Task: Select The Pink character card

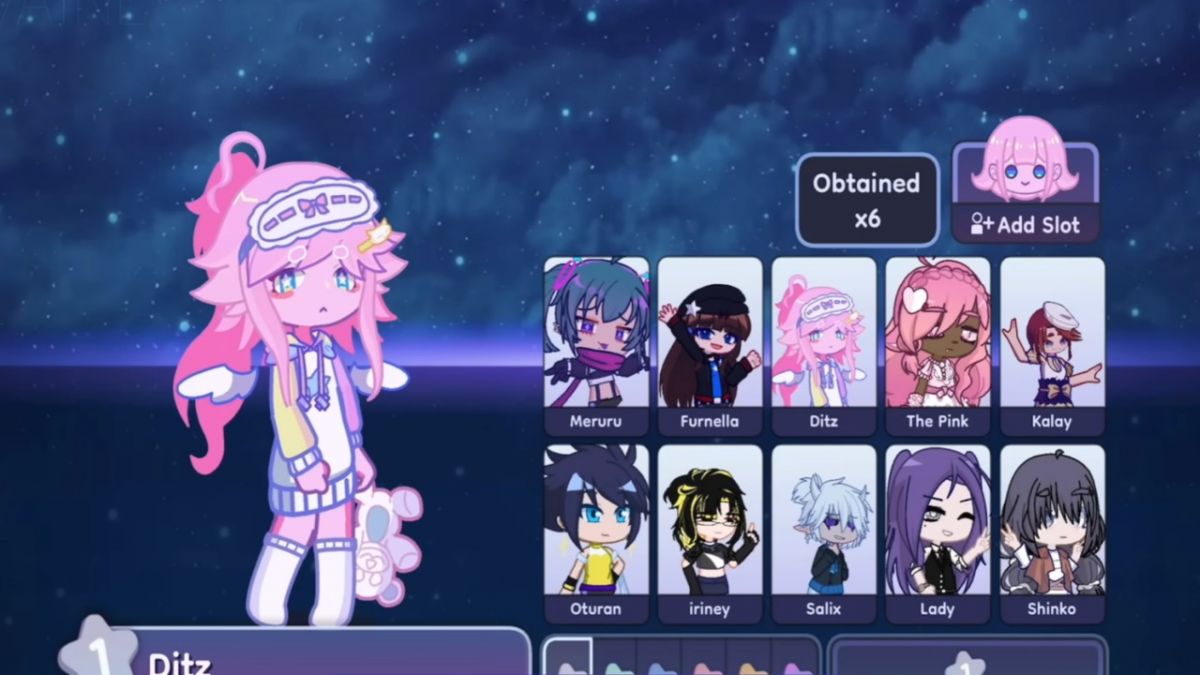Action: point(938,345)
